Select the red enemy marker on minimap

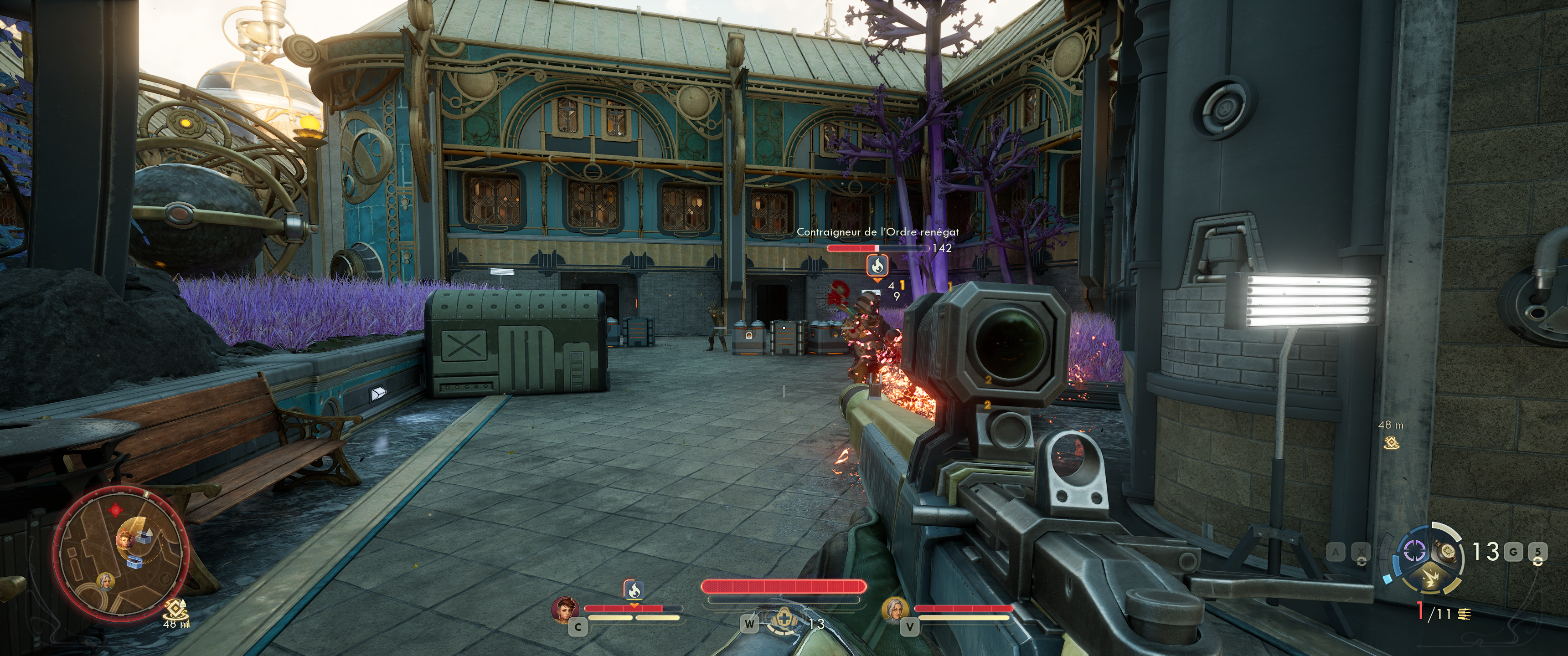point(114,510)
